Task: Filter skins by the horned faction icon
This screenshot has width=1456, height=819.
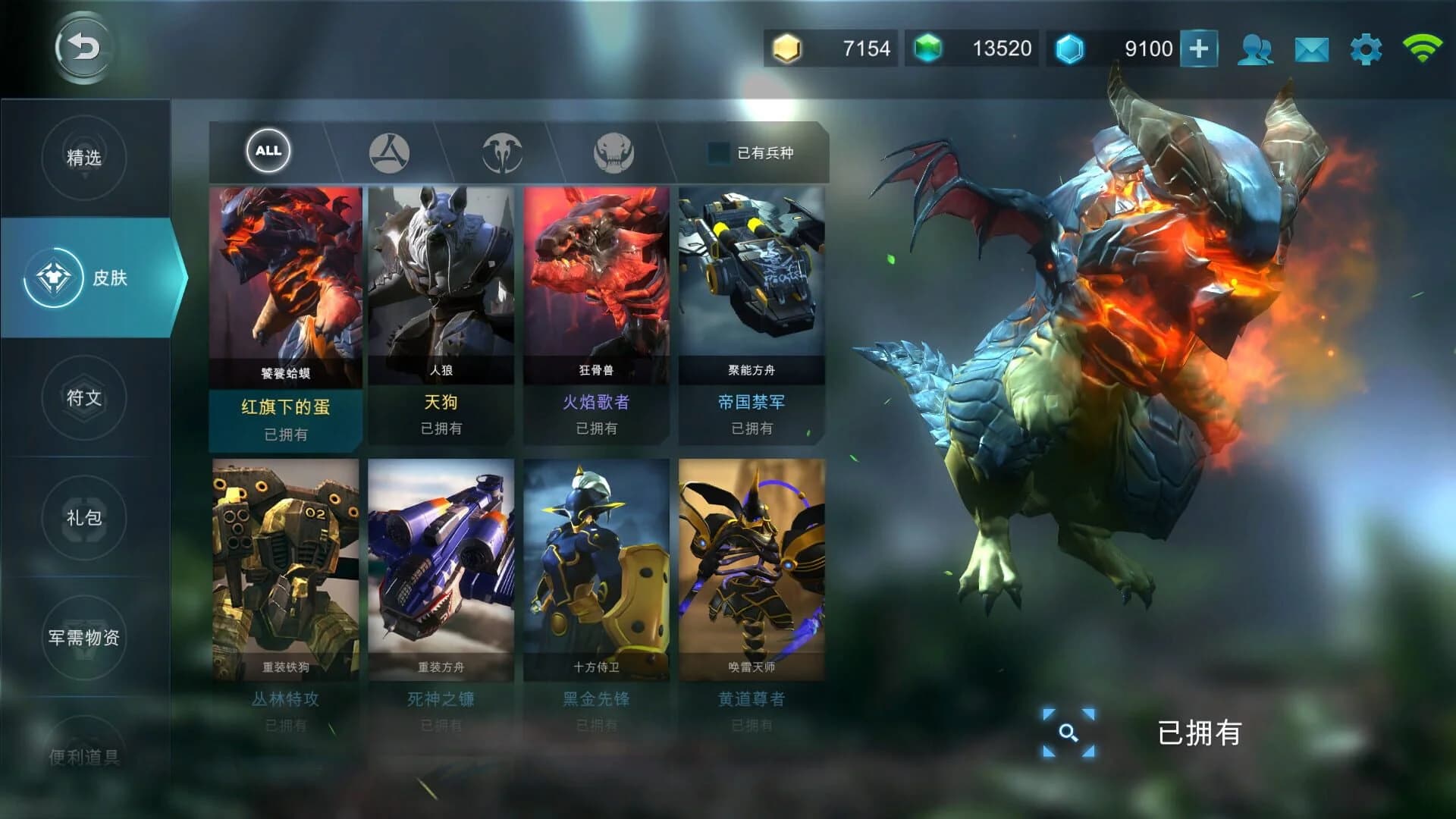Action: (x=500, y=151)
